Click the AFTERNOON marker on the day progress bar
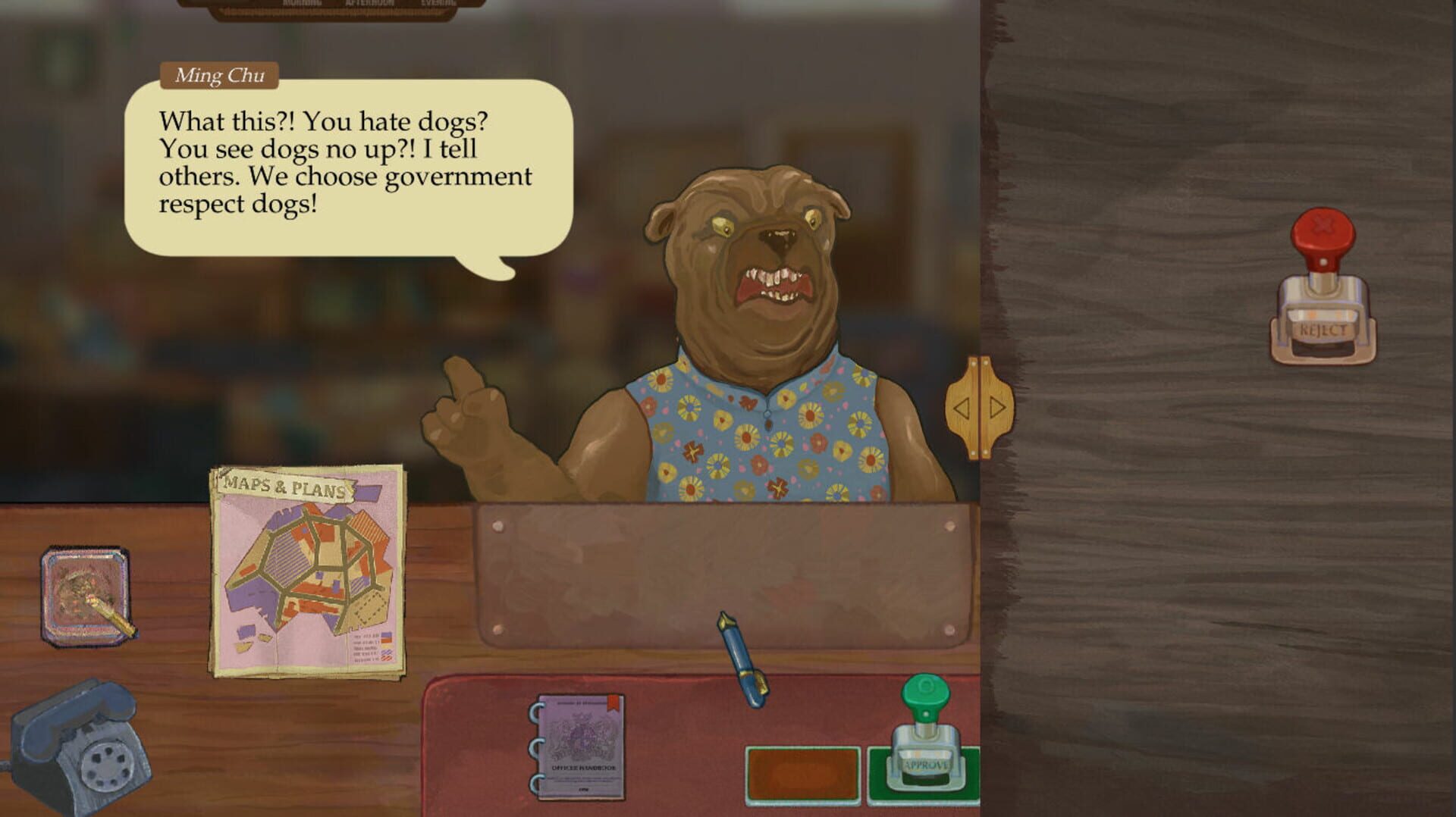This screenshot has width=1456, height=817. click(x=369, y=3)
